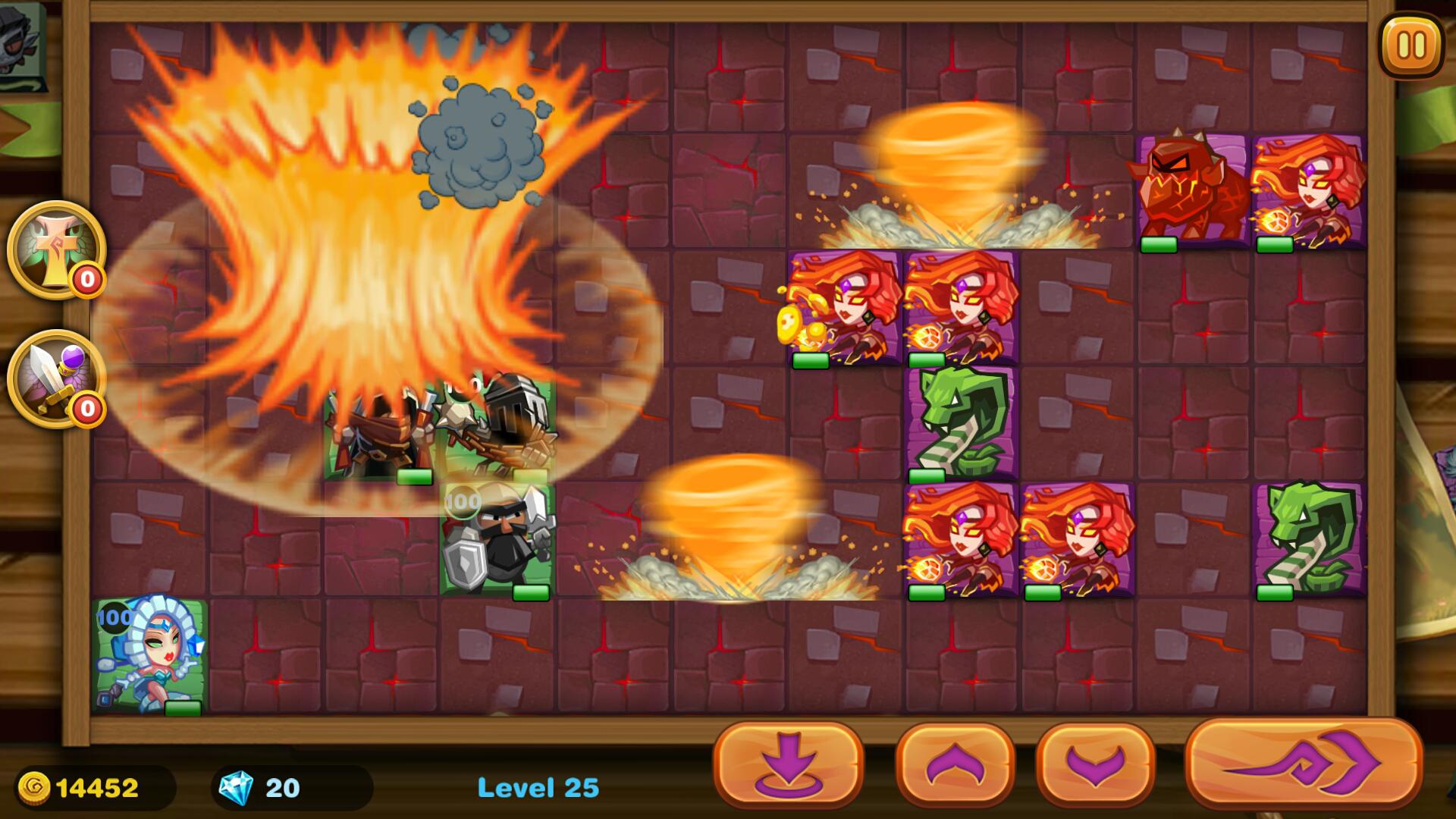Select the black-bearded dwarf hero tile
Image resolution: width=1456 pixels, height=819 pixels.
(x=497, y=538)
